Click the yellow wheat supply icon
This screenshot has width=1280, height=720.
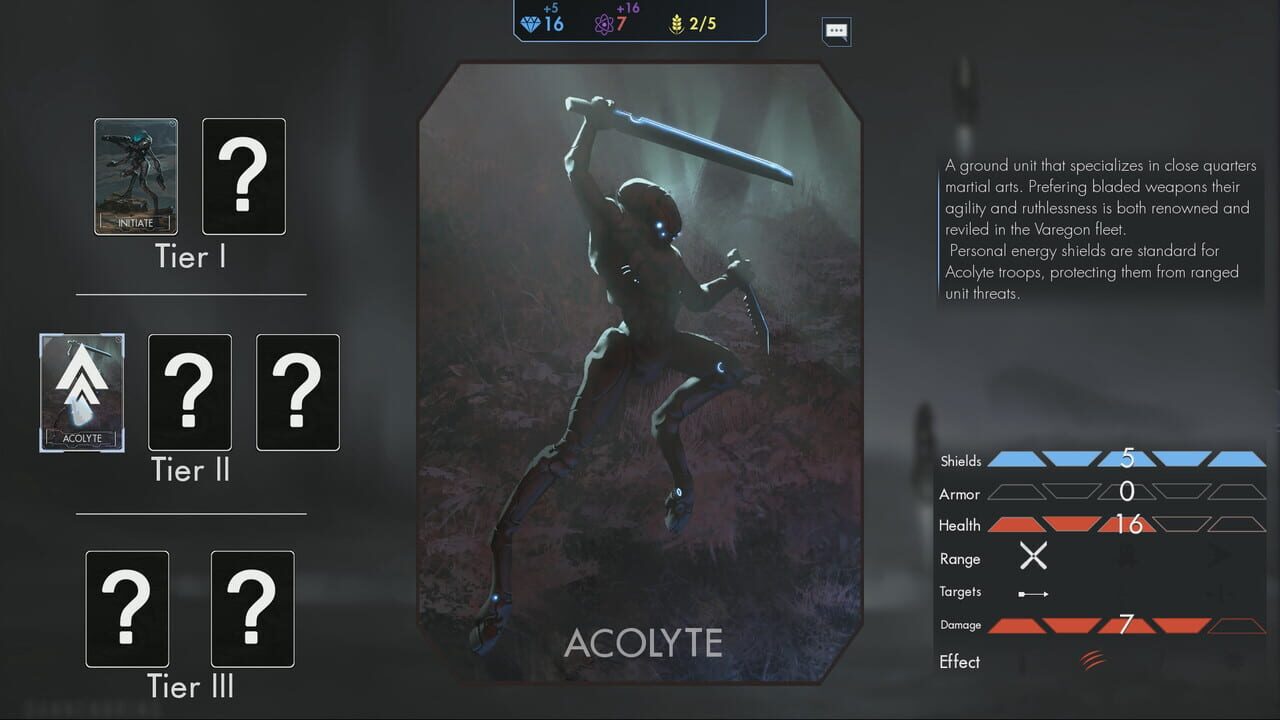tap(677, 22)
